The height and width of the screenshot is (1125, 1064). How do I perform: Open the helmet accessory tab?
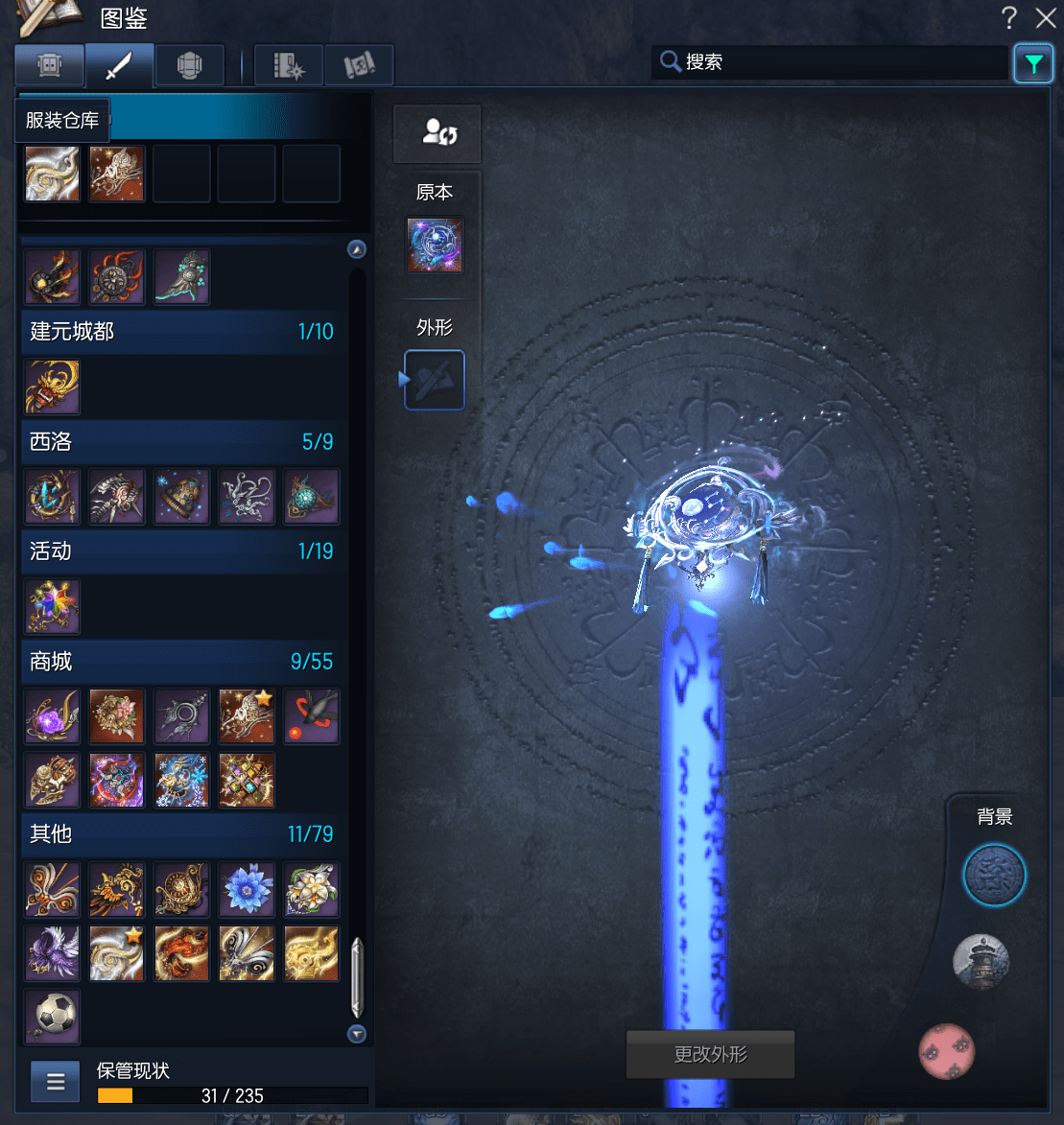click(x=189, y=65)
